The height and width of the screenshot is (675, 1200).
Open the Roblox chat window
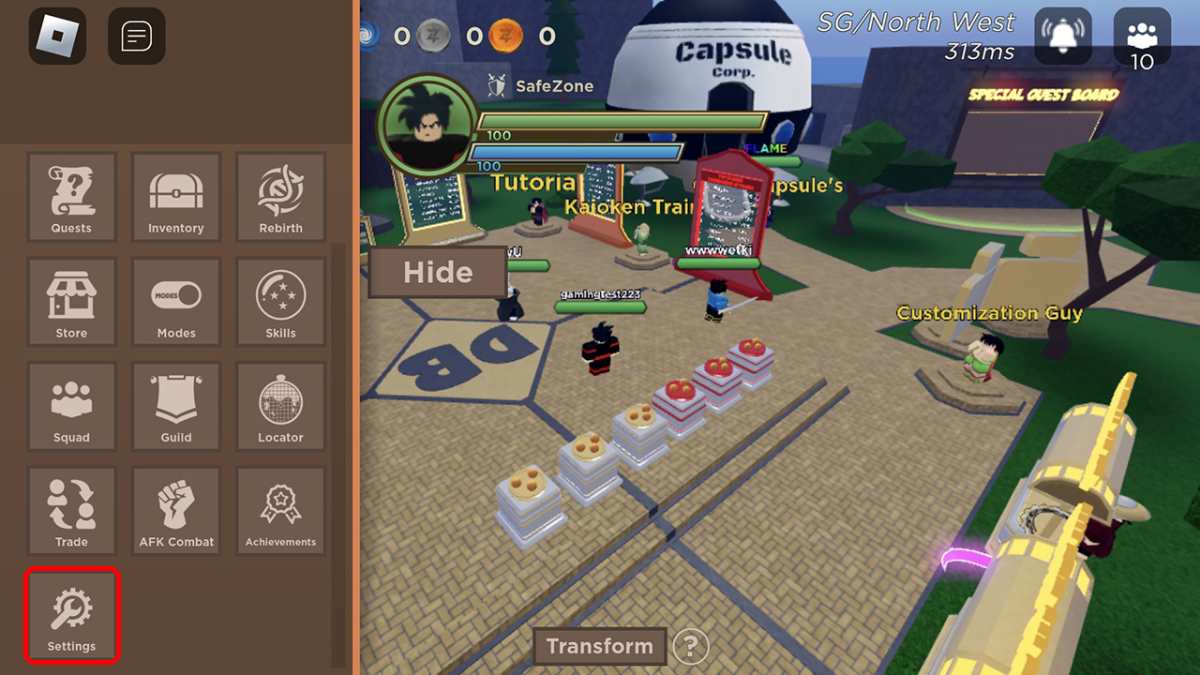(x=136, y=36)
